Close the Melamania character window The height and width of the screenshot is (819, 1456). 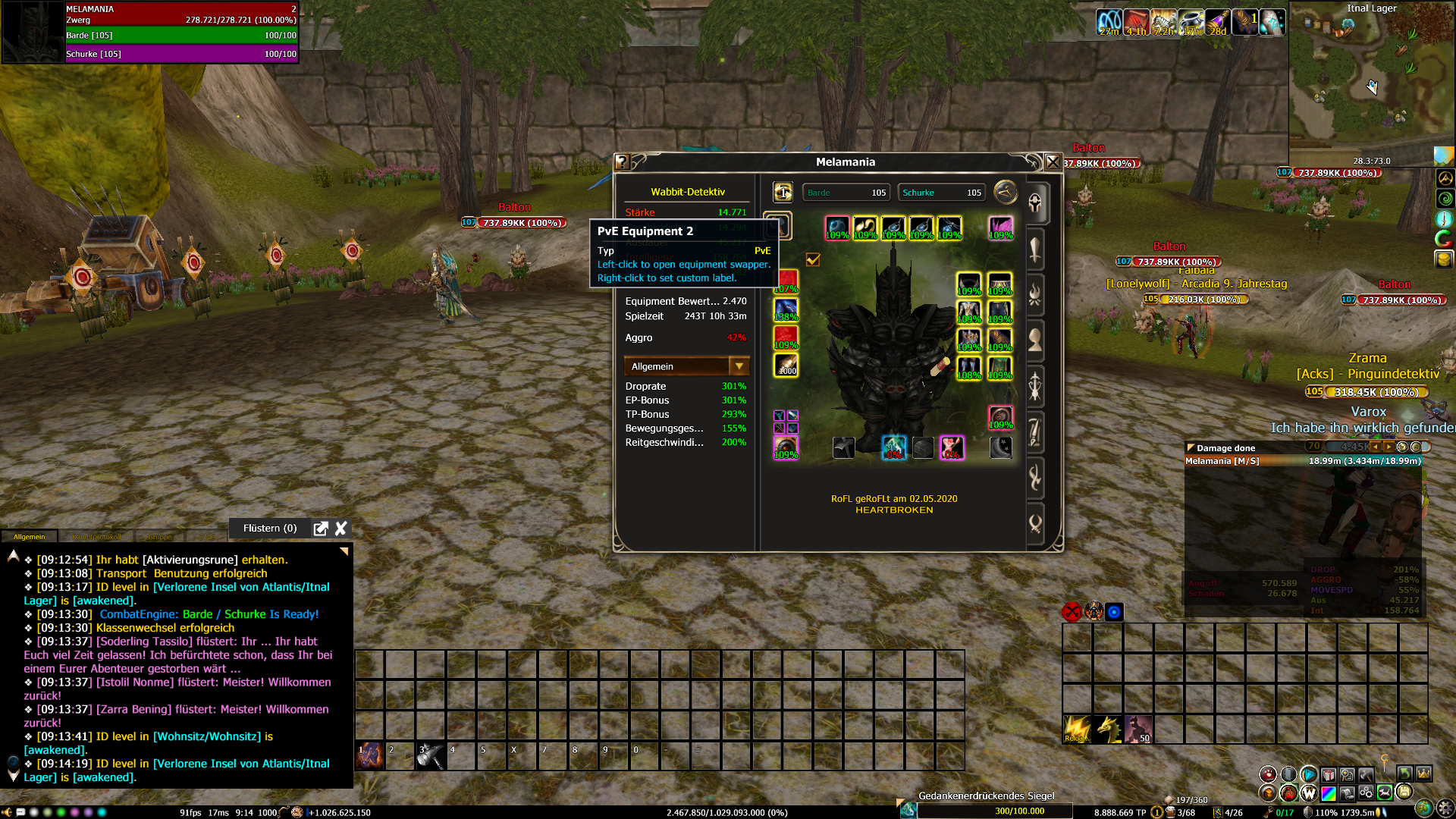pos(1053,162)
